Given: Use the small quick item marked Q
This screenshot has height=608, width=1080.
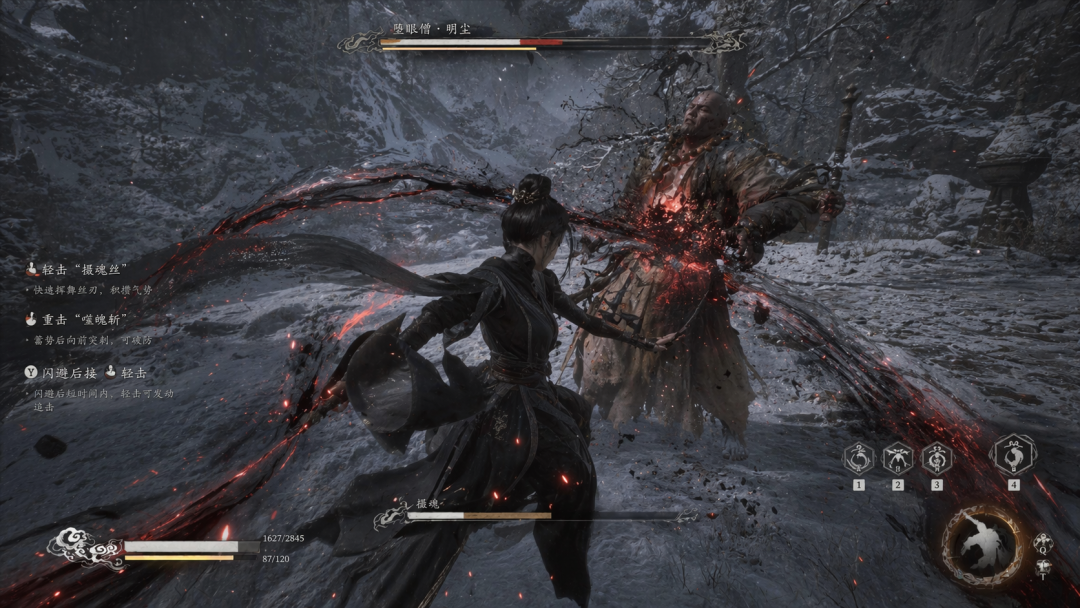Looking at the screenshot, I should [1043, 541].
